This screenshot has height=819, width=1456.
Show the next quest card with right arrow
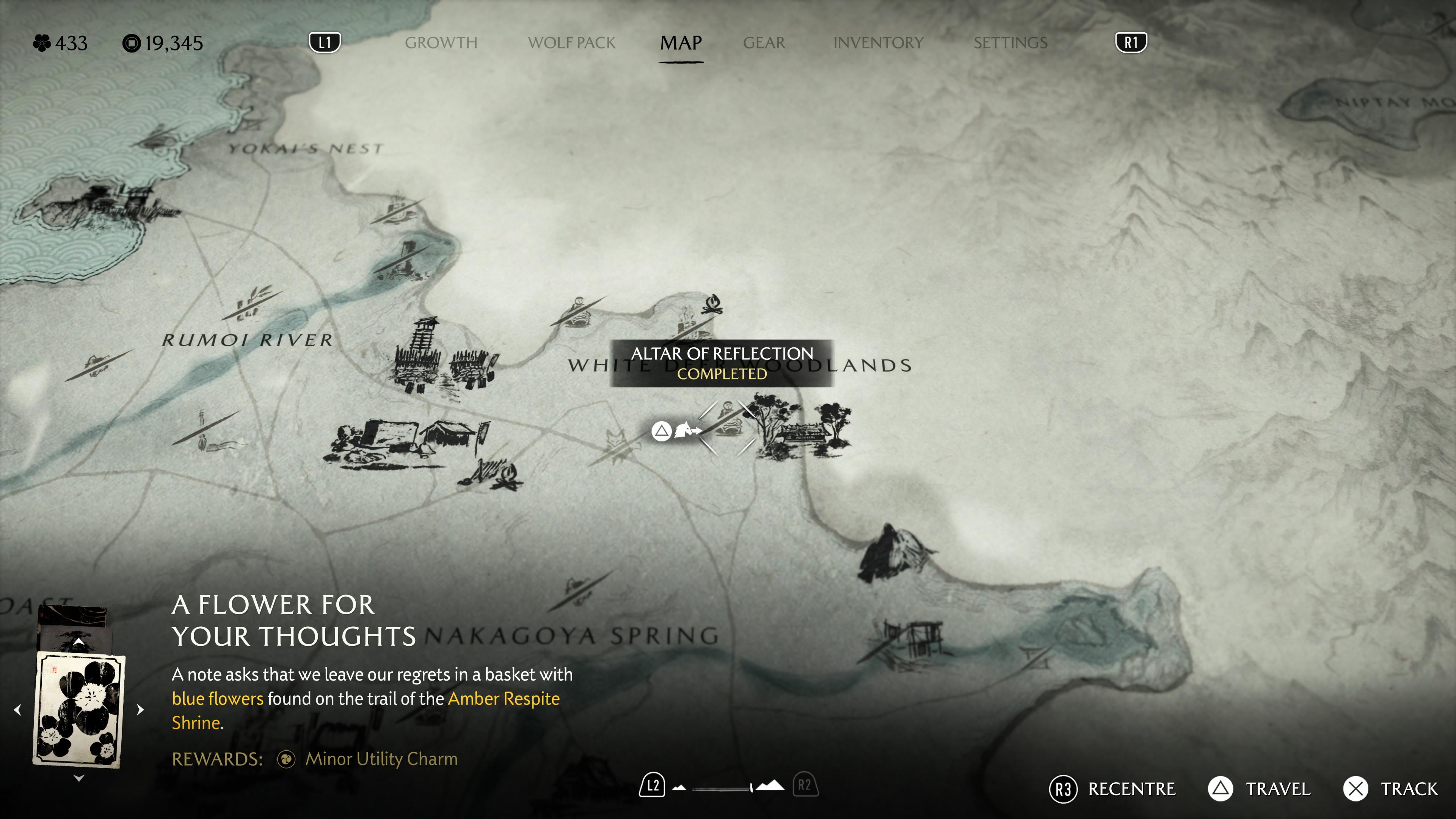tap(141, 709)
